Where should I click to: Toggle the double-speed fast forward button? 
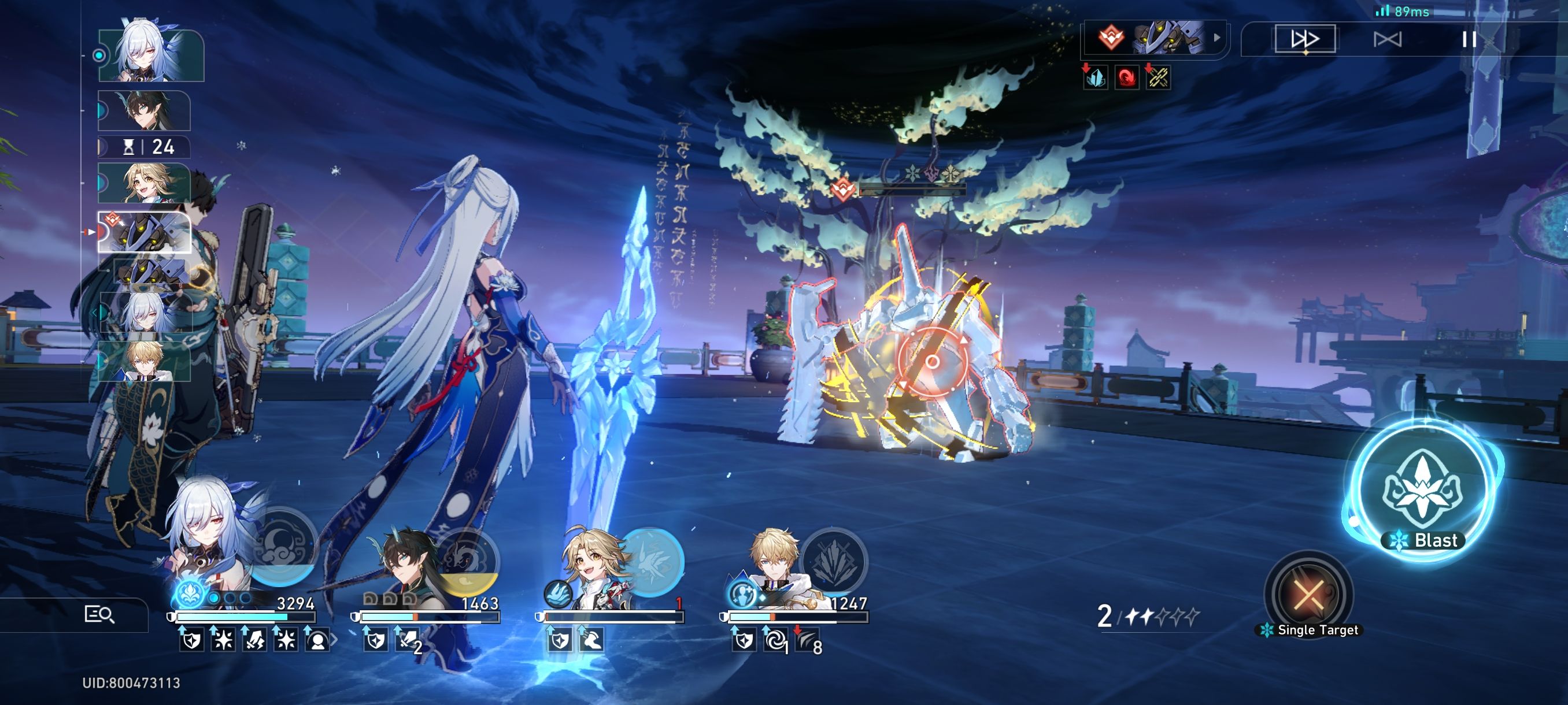coord(1304,39)
